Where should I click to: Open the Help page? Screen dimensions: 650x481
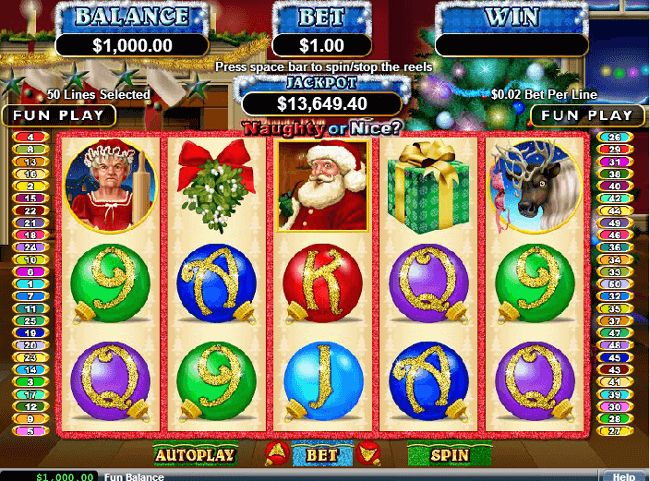pos(623,477)
